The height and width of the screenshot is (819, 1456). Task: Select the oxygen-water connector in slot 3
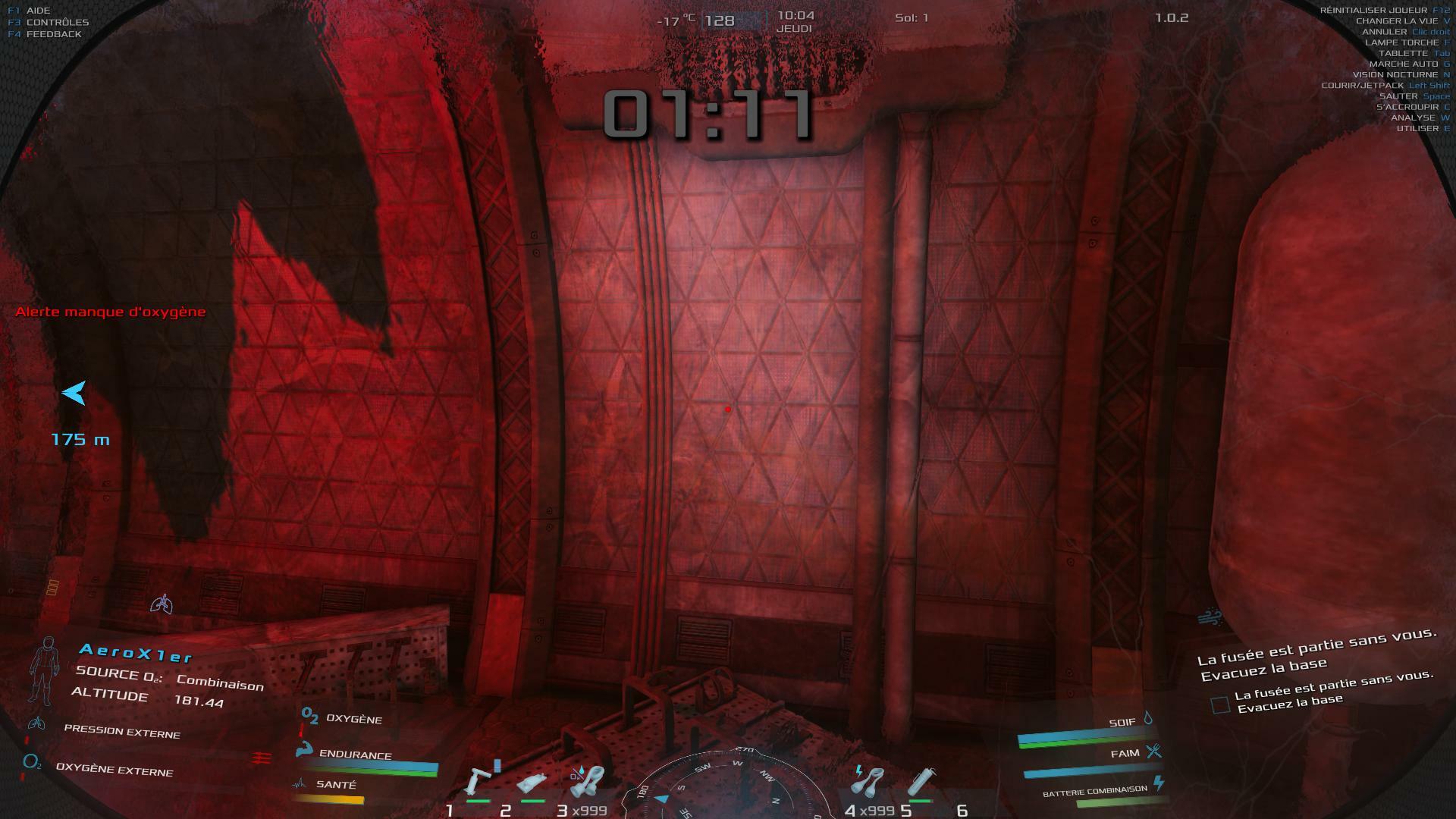click(x=586, y=781)
